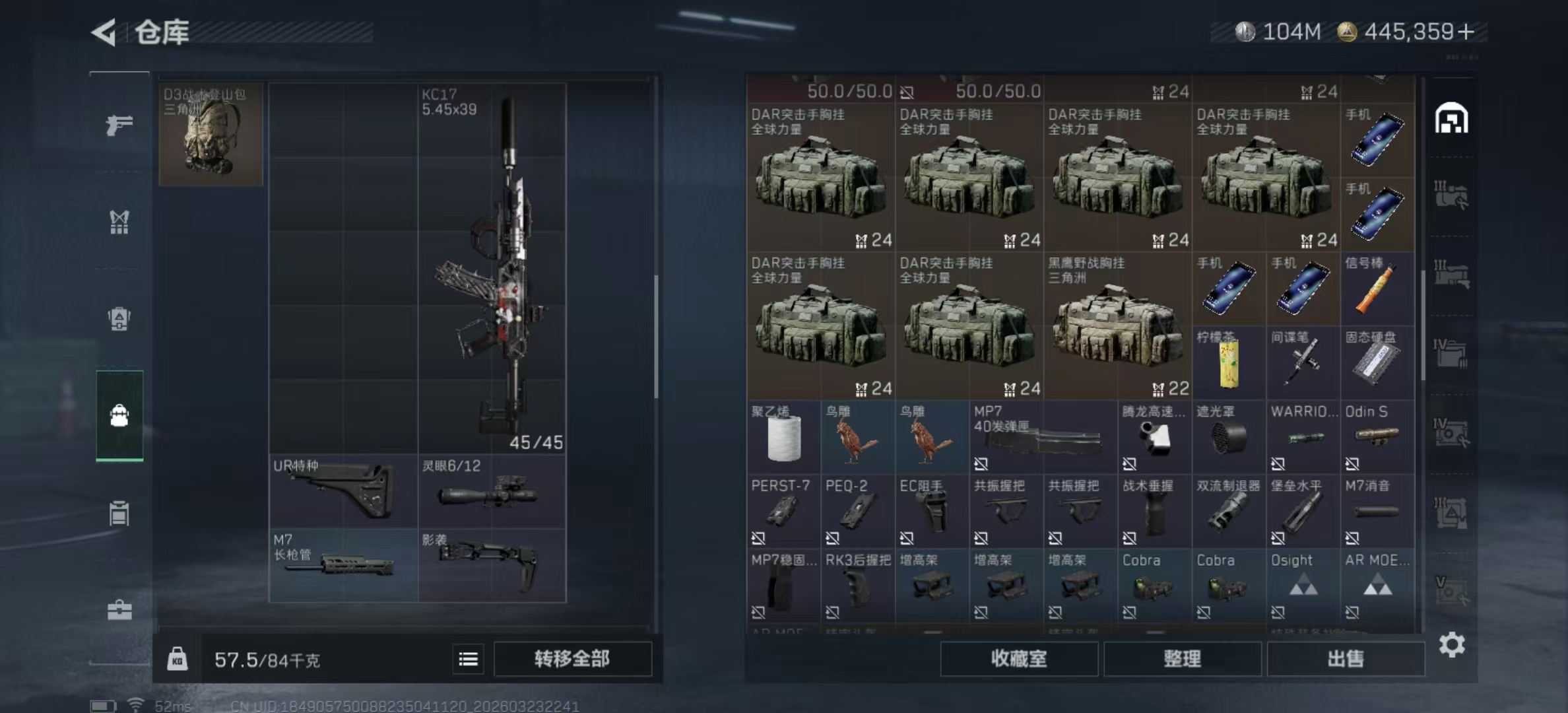Choose the 出售 sell button
The height and width of the screenshot is (713, 1568).
[1345, 659]
